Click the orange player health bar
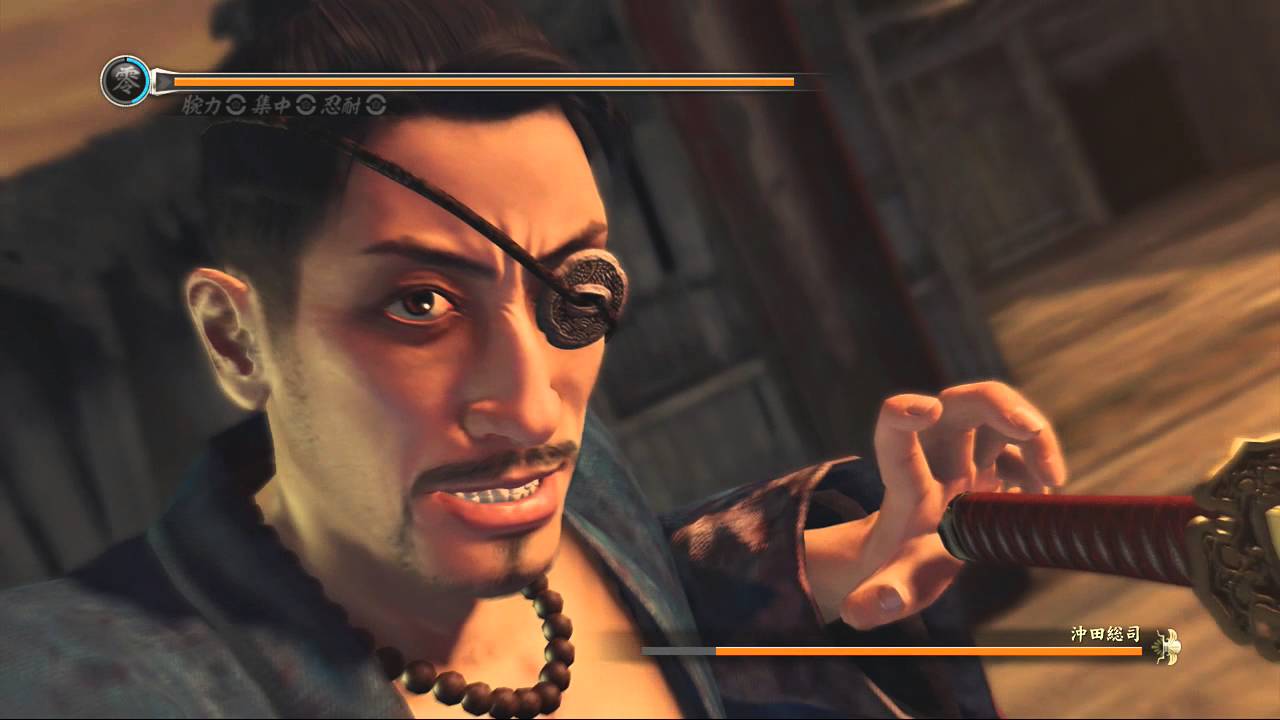 pyautogui.click(x=480, y=80)
